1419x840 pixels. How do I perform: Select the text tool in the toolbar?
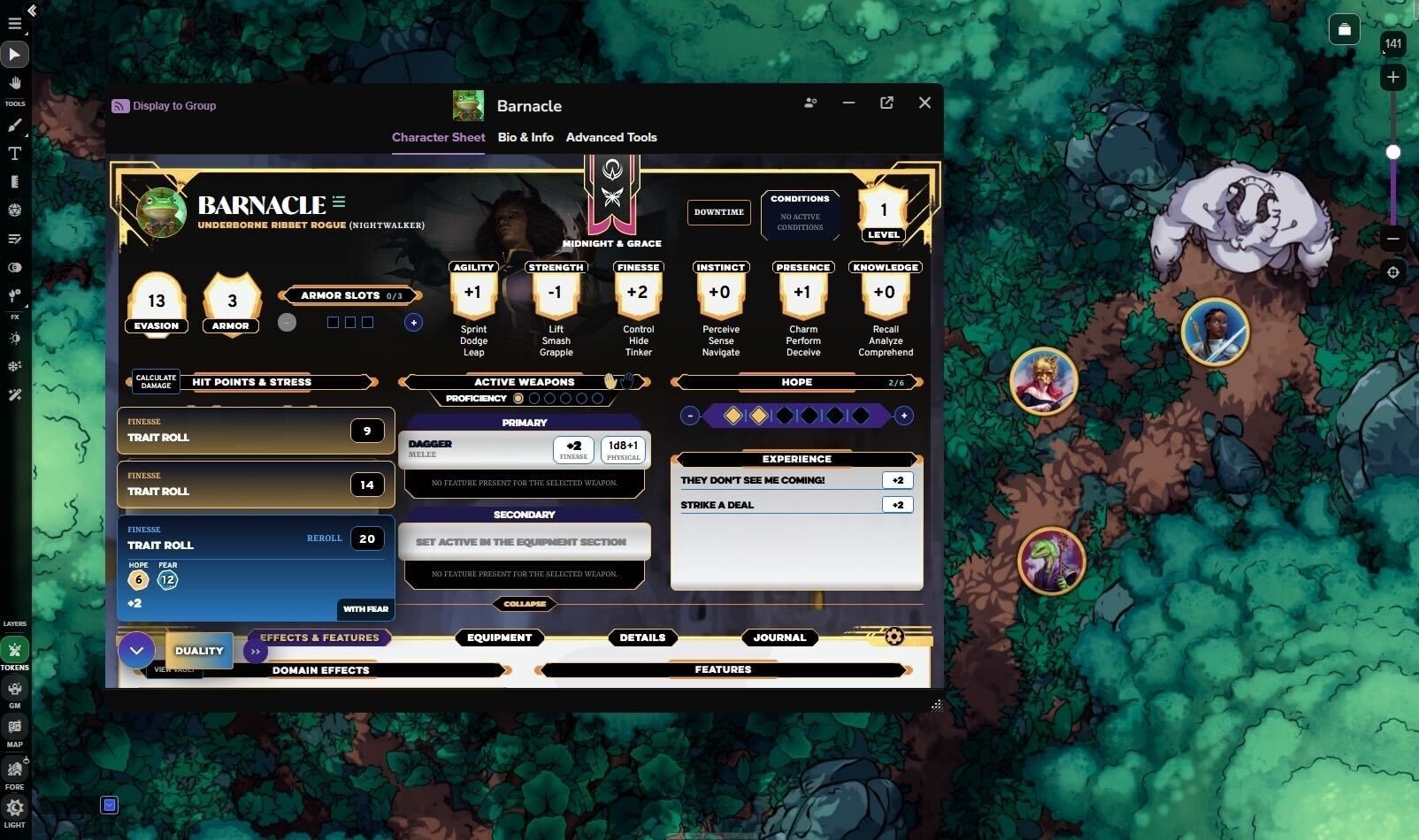point(14,153)
